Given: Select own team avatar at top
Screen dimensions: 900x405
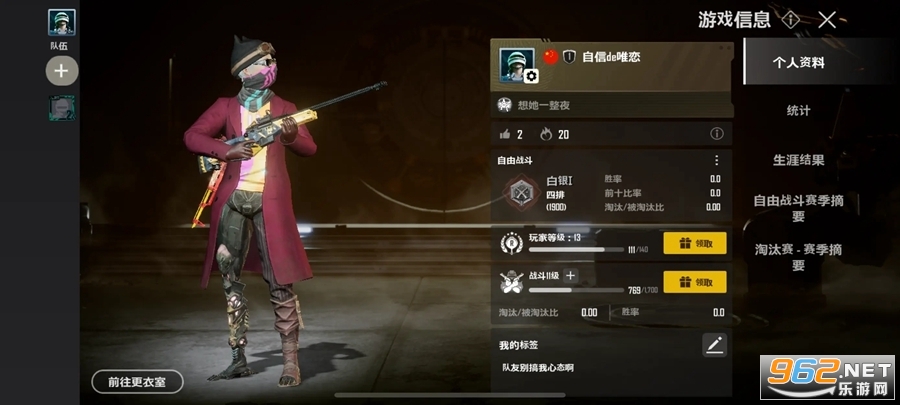Looking at the screenshot, I should pos(61,22).
